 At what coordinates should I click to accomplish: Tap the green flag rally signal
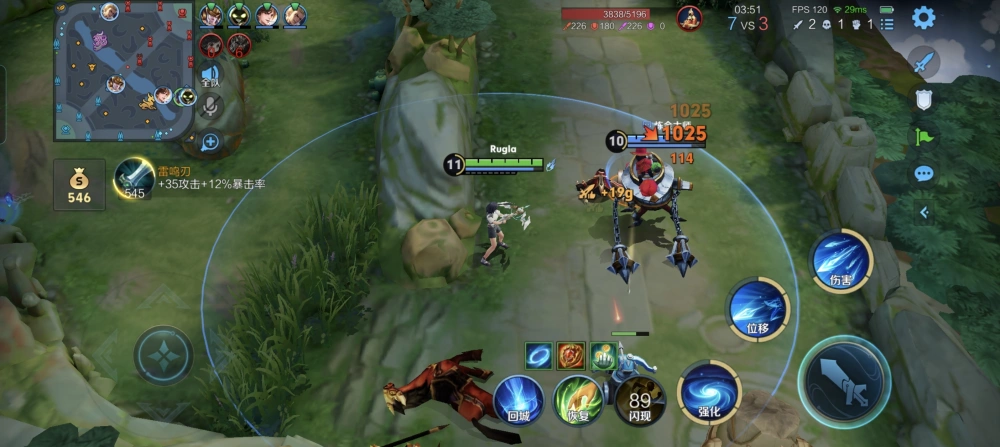(x=923, y=136)
